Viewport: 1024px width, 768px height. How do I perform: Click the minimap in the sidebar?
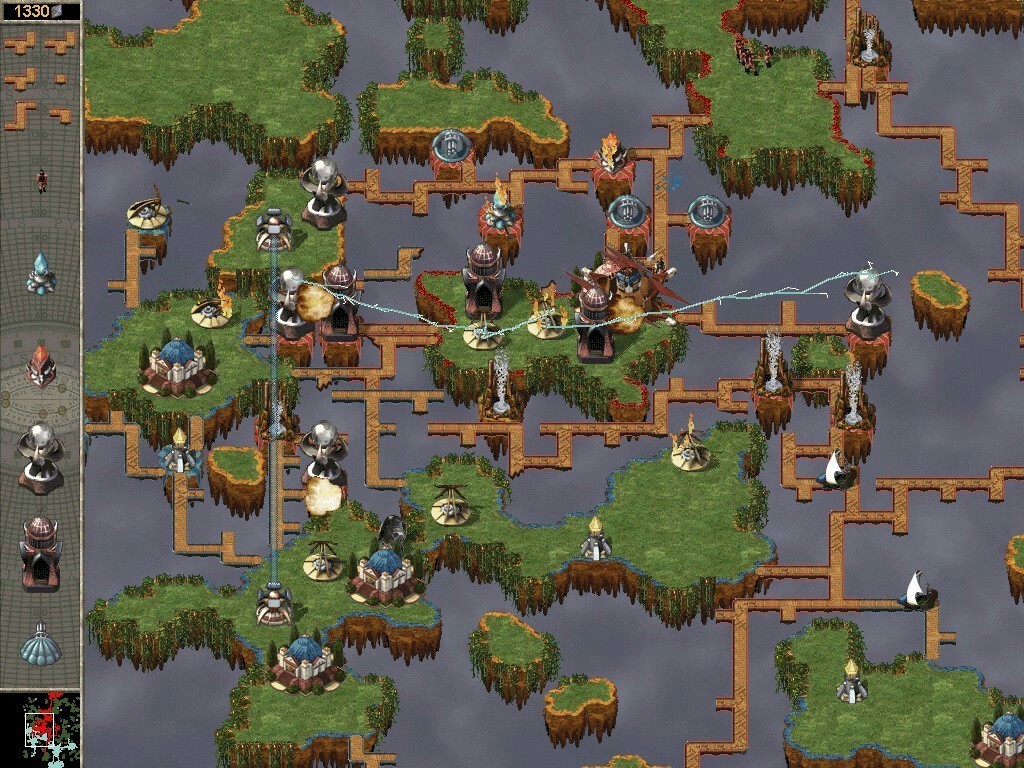click(x=41, y=728)
